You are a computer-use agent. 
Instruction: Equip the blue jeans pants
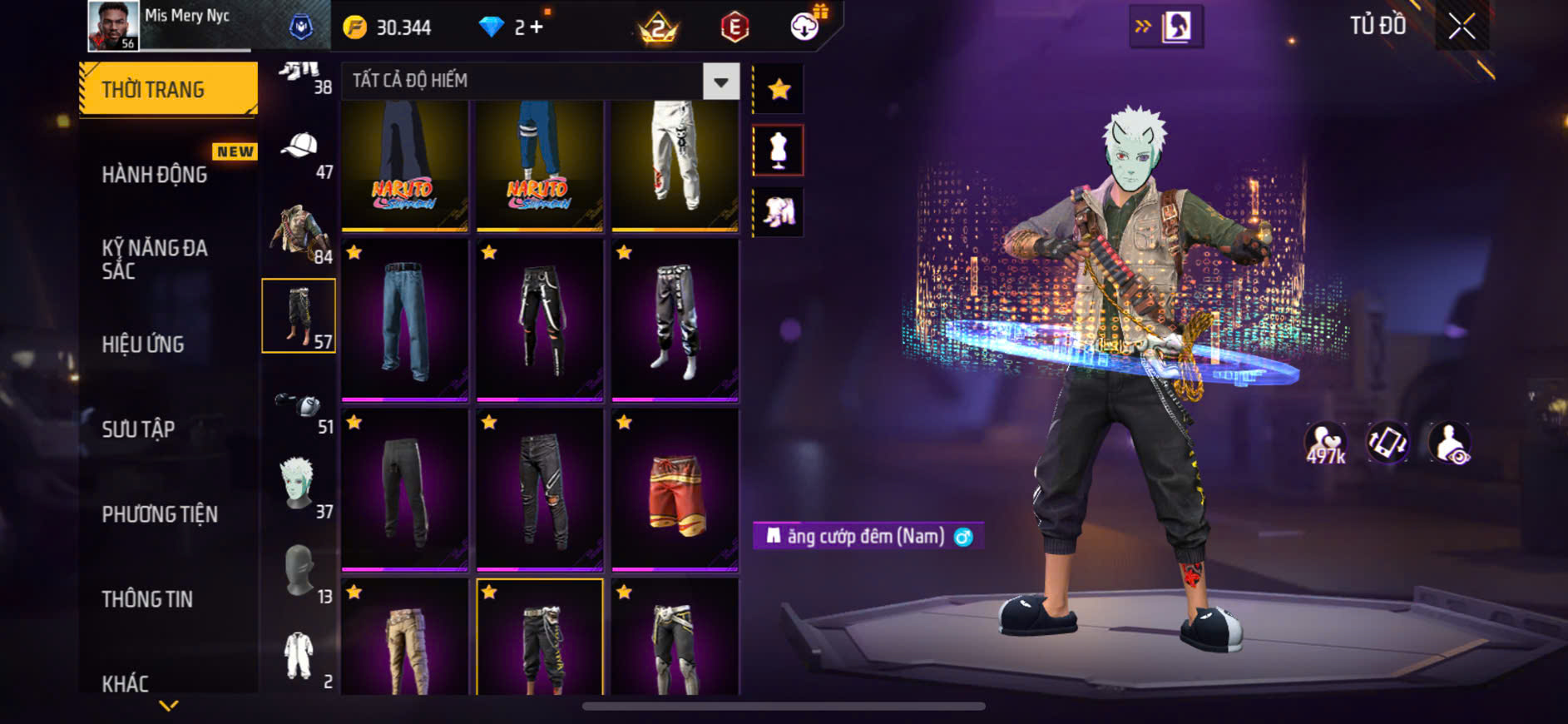[405, 320]
